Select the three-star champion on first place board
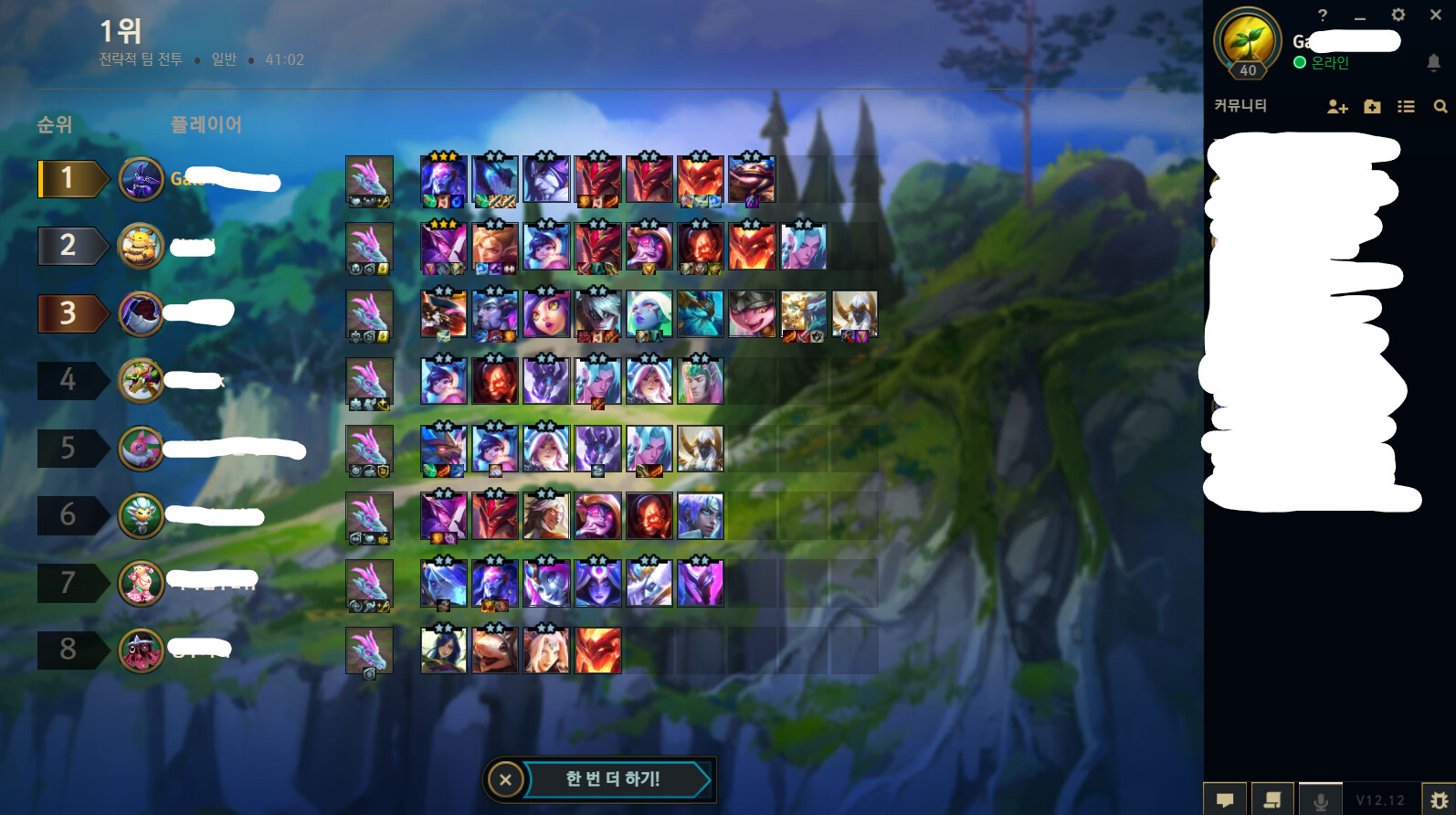Viewport: 1456px width, 815px height. tap(443, 179)
